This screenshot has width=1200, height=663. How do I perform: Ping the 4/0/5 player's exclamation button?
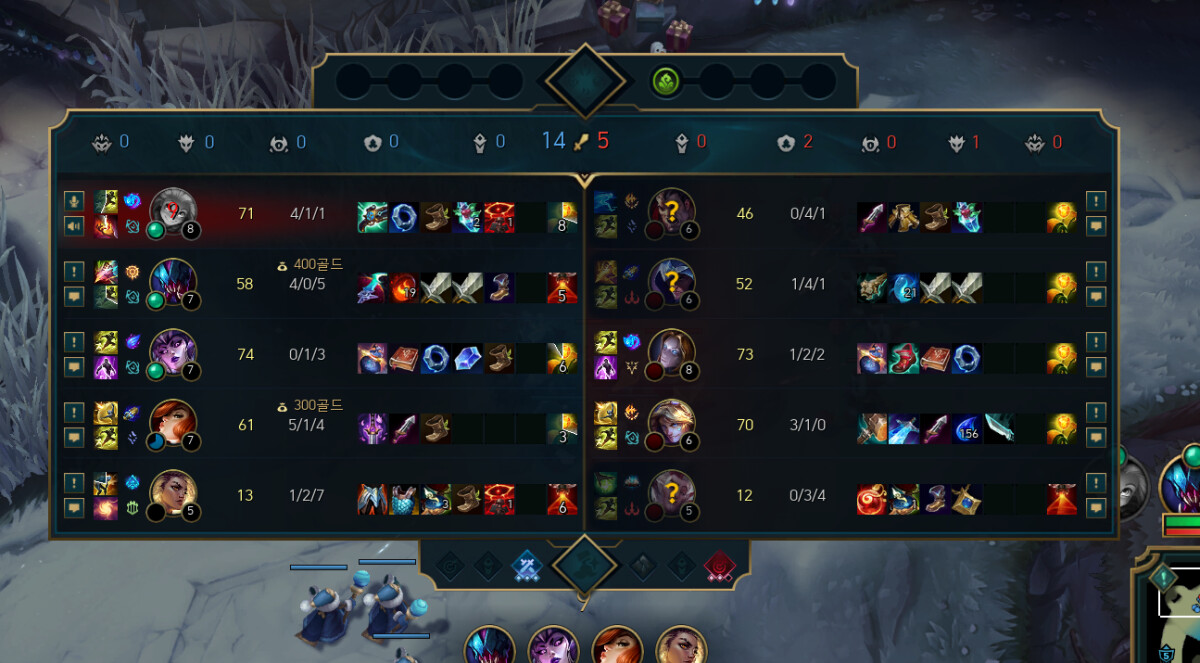(x=73, y=270)
